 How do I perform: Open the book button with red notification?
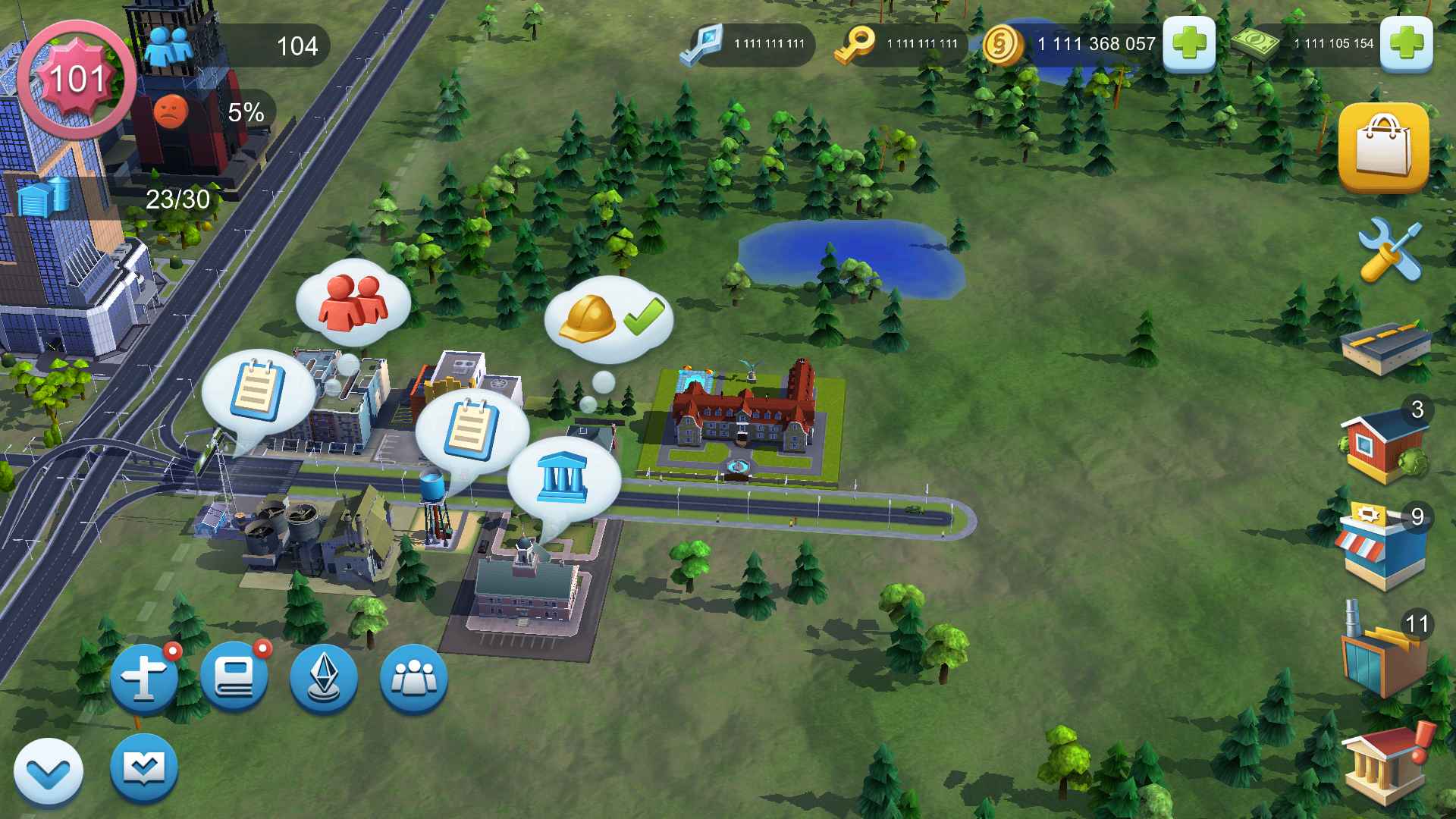click(x=234, y=677)
